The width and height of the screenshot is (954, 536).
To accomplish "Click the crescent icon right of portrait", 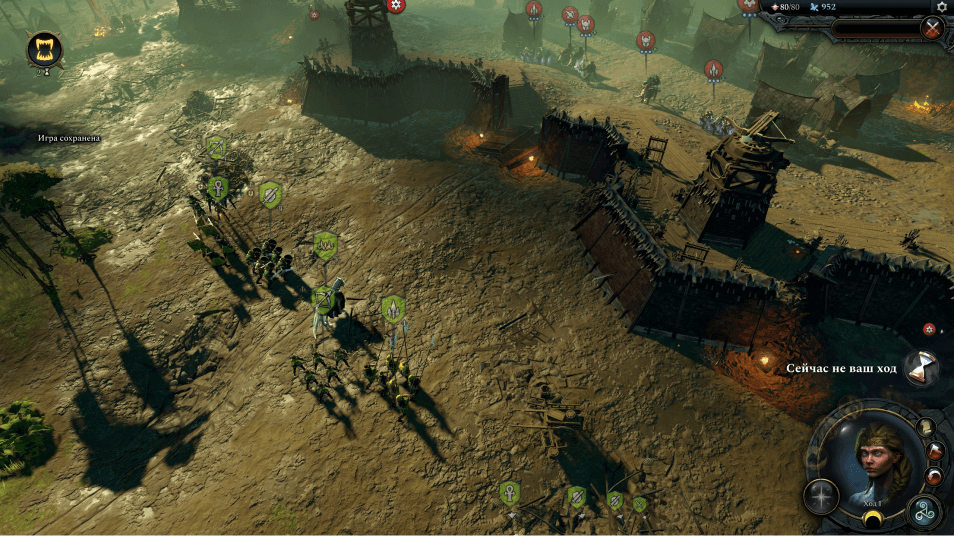I will click(934, 476).
